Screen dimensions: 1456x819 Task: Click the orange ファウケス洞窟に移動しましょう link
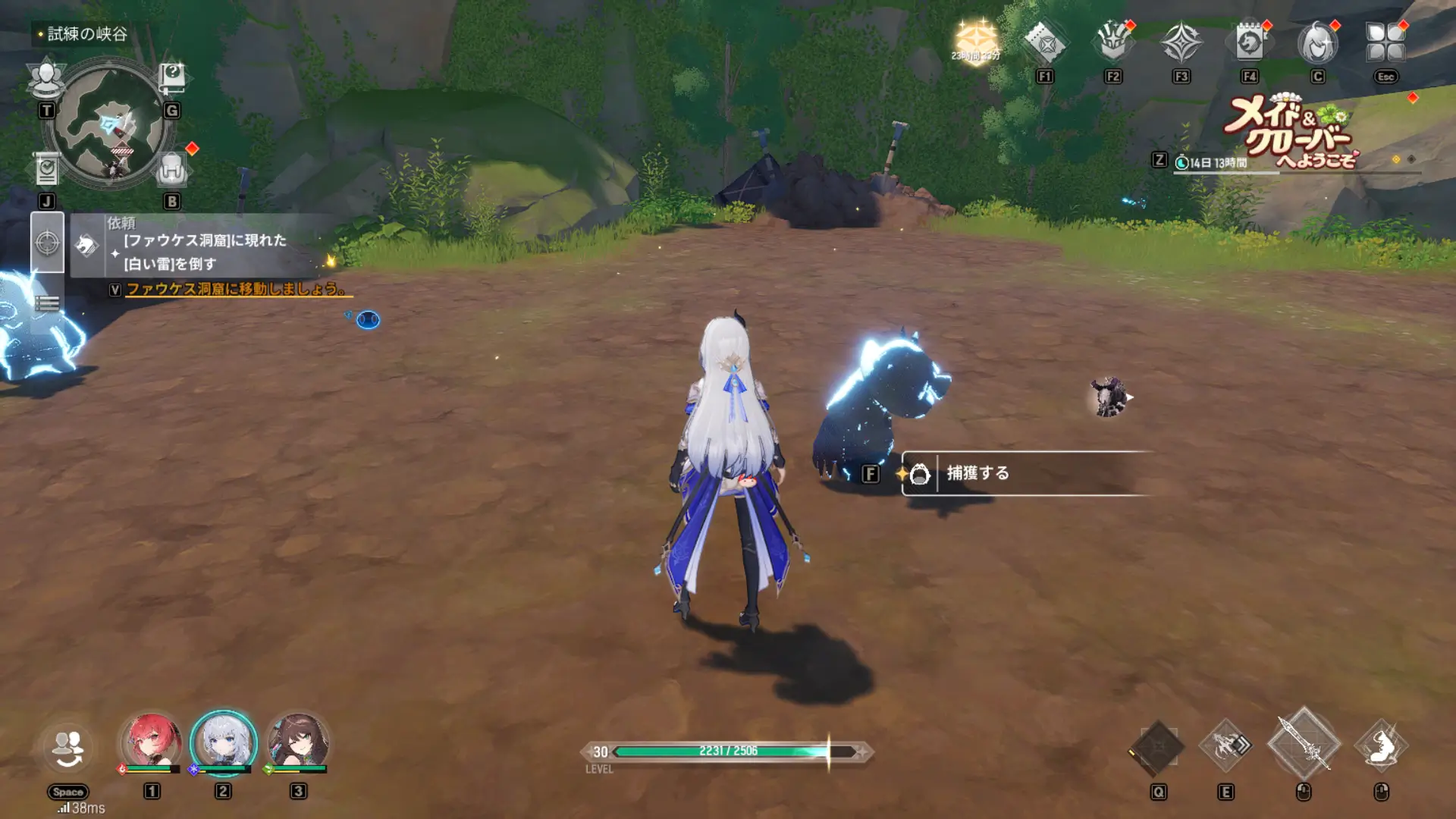(x=237, y=289)
